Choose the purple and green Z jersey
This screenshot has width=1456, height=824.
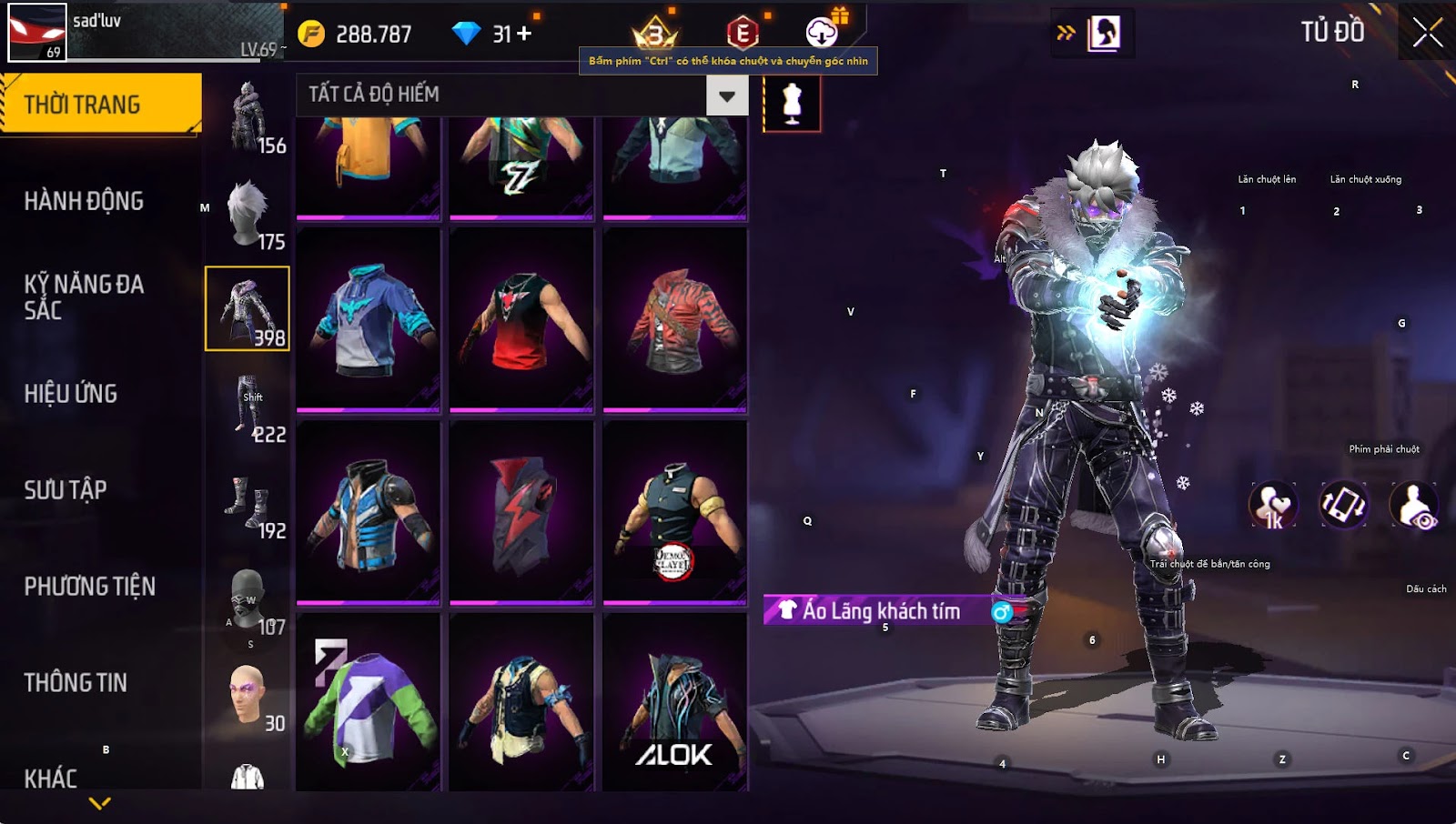coord(369,702)
